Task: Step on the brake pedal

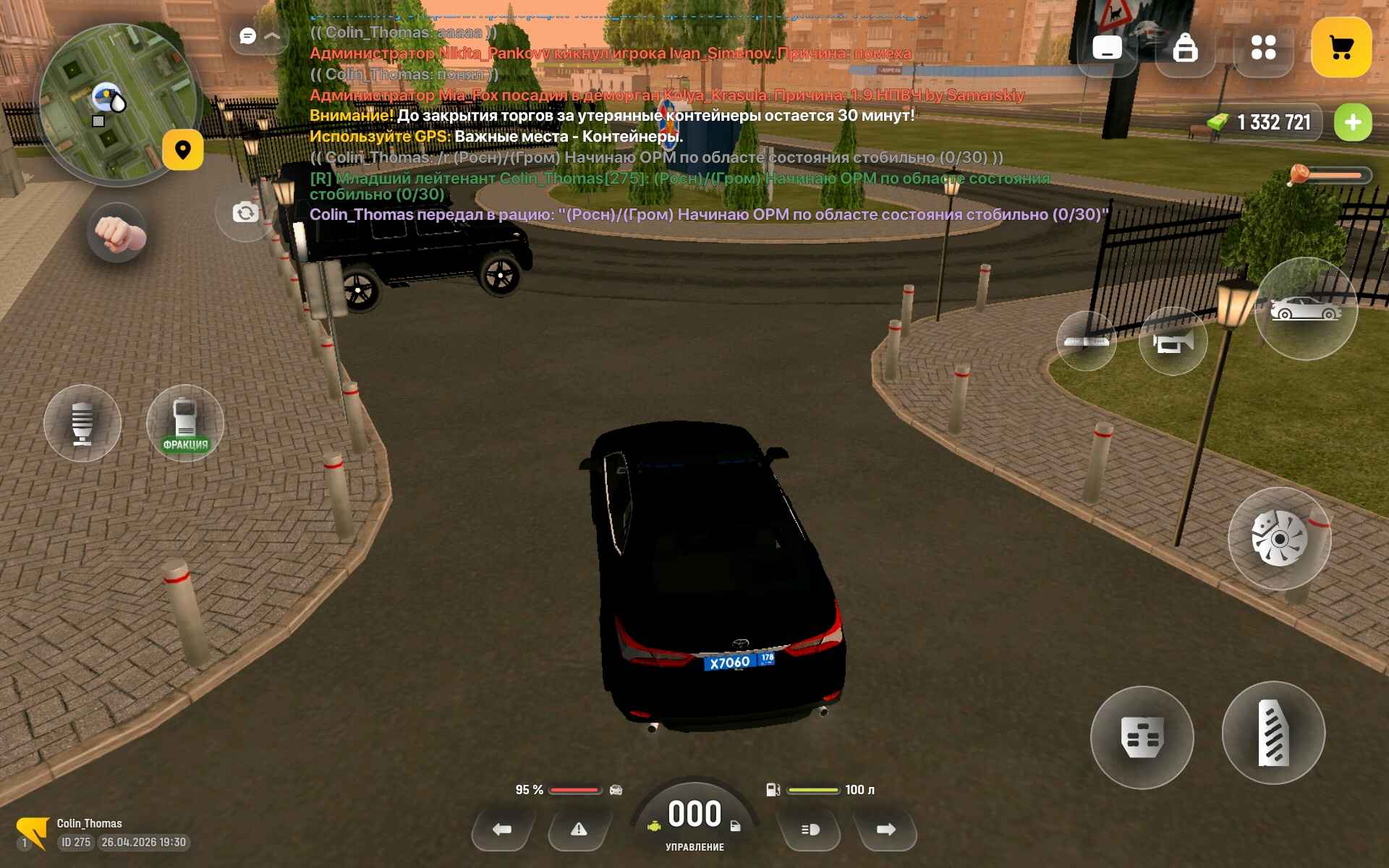Action: tap(1142, 737)
